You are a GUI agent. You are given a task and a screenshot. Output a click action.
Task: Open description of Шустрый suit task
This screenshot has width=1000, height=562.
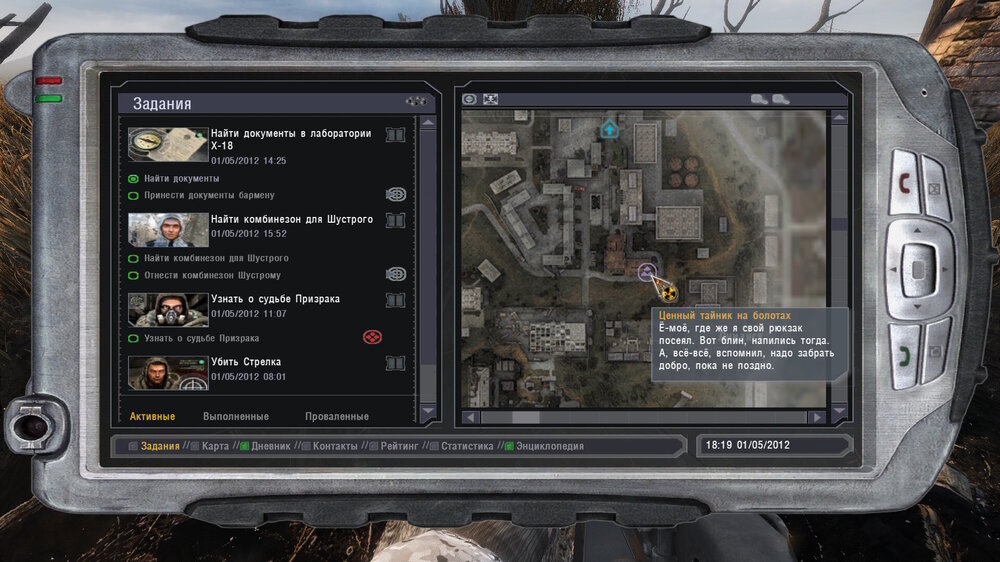[395, 220]
